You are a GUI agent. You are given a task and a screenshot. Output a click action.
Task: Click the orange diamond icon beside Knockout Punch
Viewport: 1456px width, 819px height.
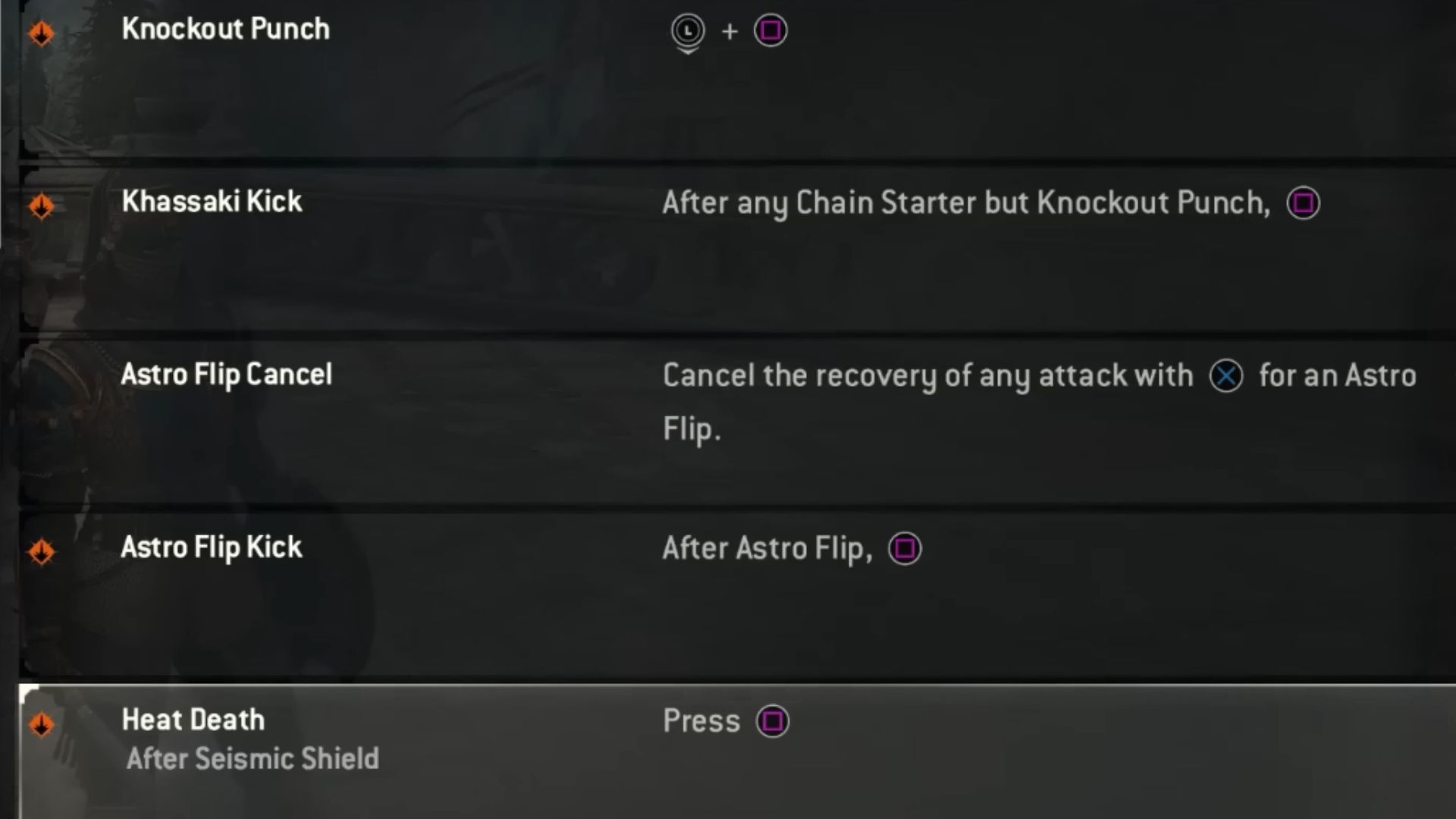pyautogui.click(x=42, y=31)
